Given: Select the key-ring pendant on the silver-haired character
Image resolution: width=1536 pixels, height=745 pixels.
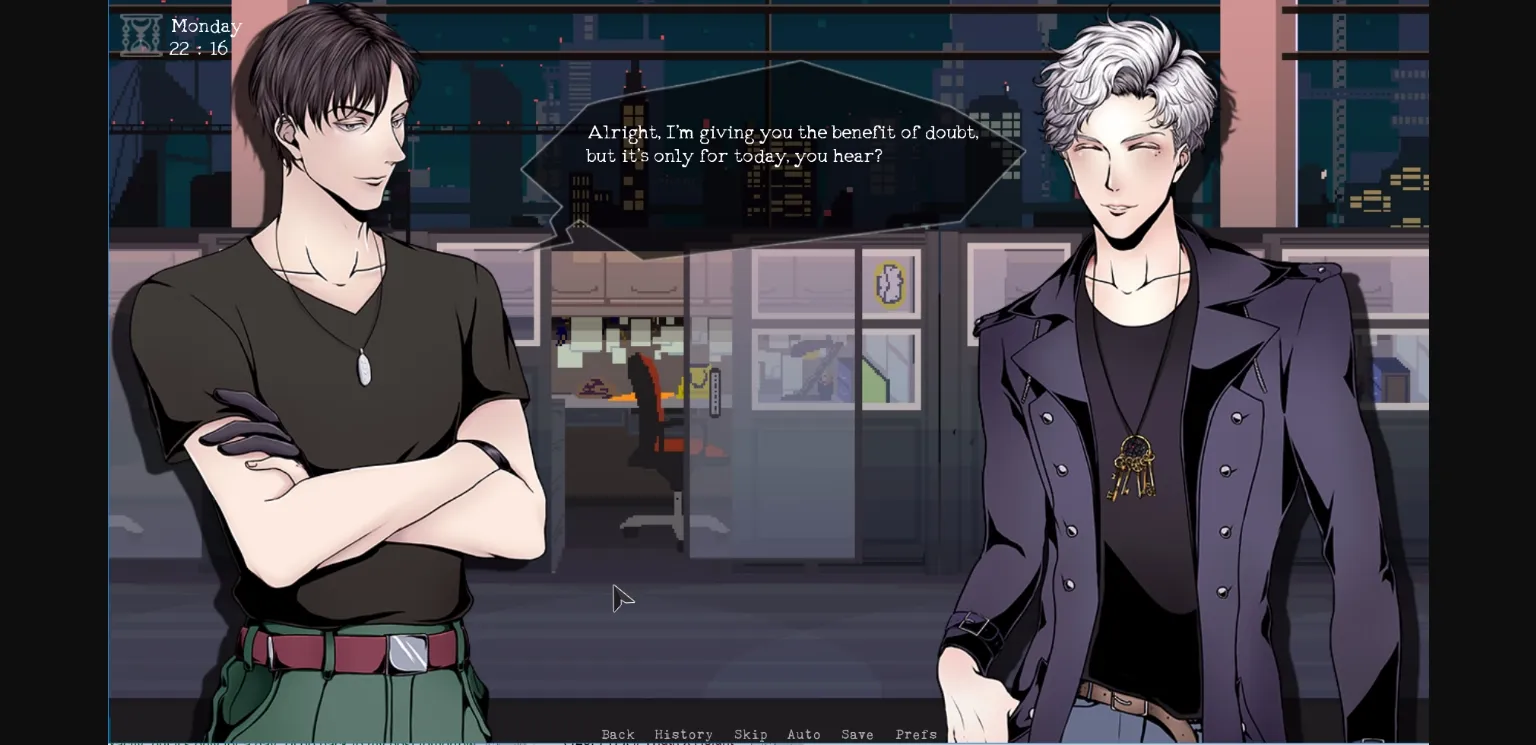Looking at the screenshot, I should 1135,467.
